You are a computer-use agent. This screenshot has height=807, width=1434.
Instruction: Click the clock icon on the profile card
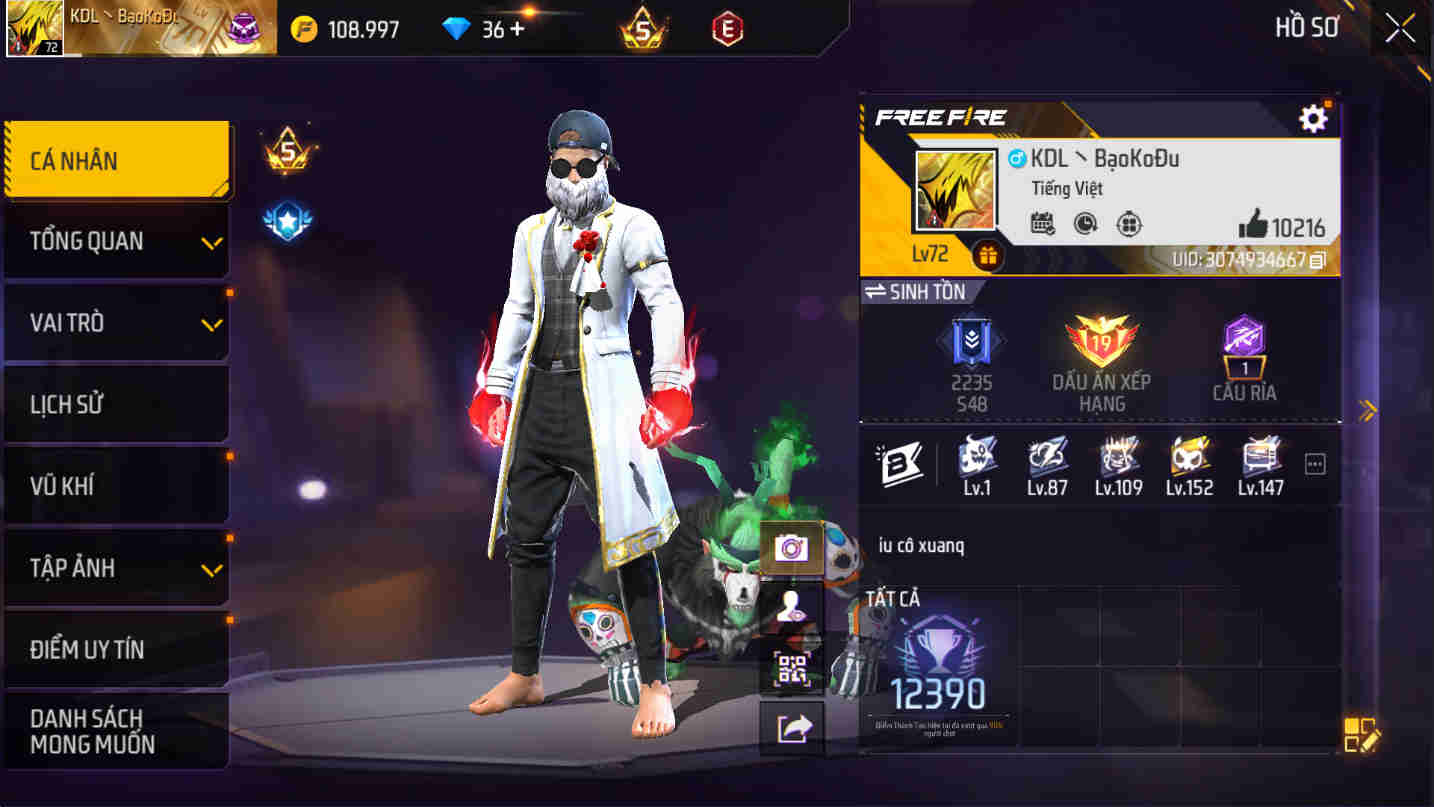coord(1087,222)
